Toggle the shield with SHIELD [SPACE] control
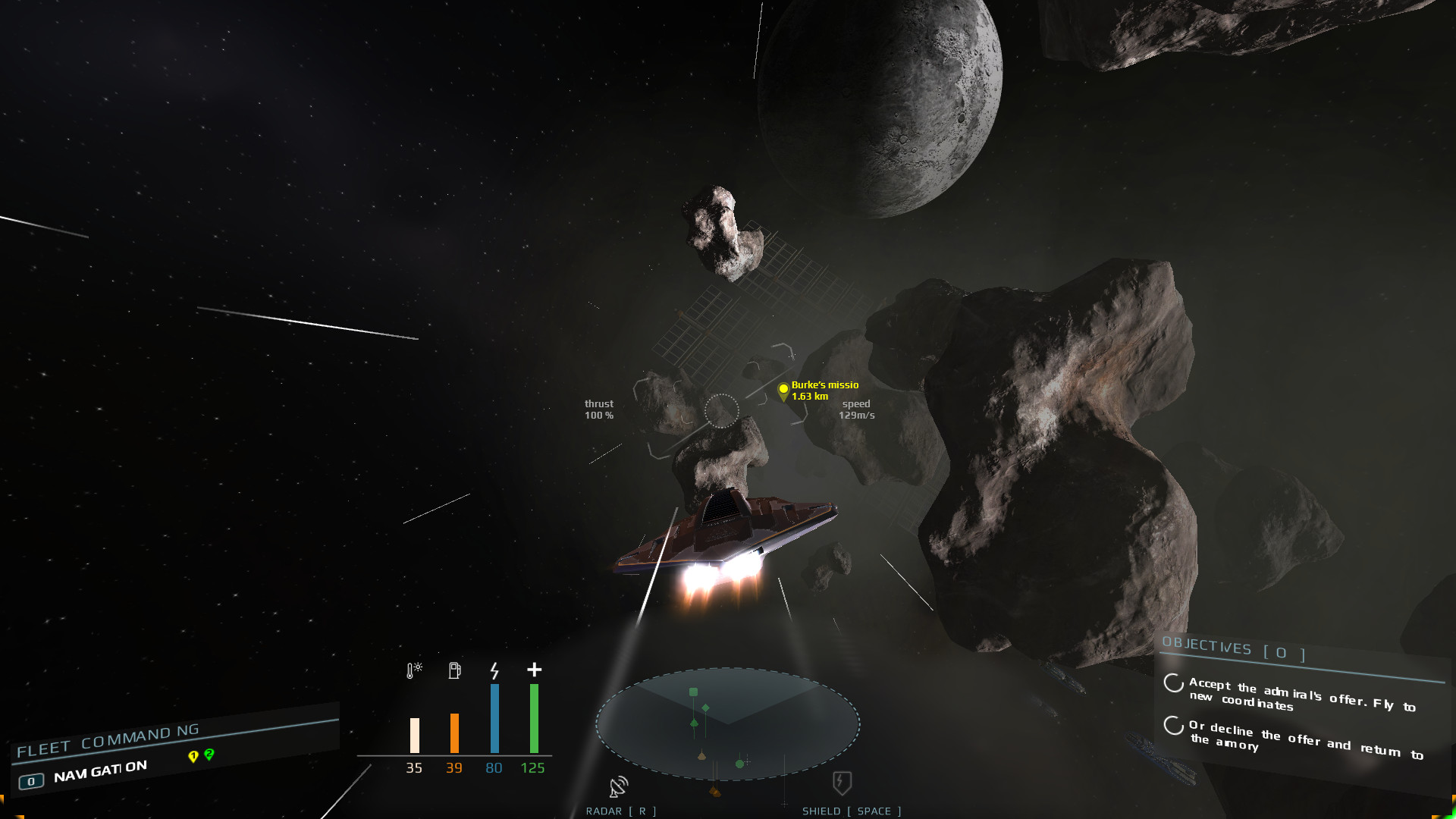The height and width of the screenshot is (819, 1456). point(850,811)
